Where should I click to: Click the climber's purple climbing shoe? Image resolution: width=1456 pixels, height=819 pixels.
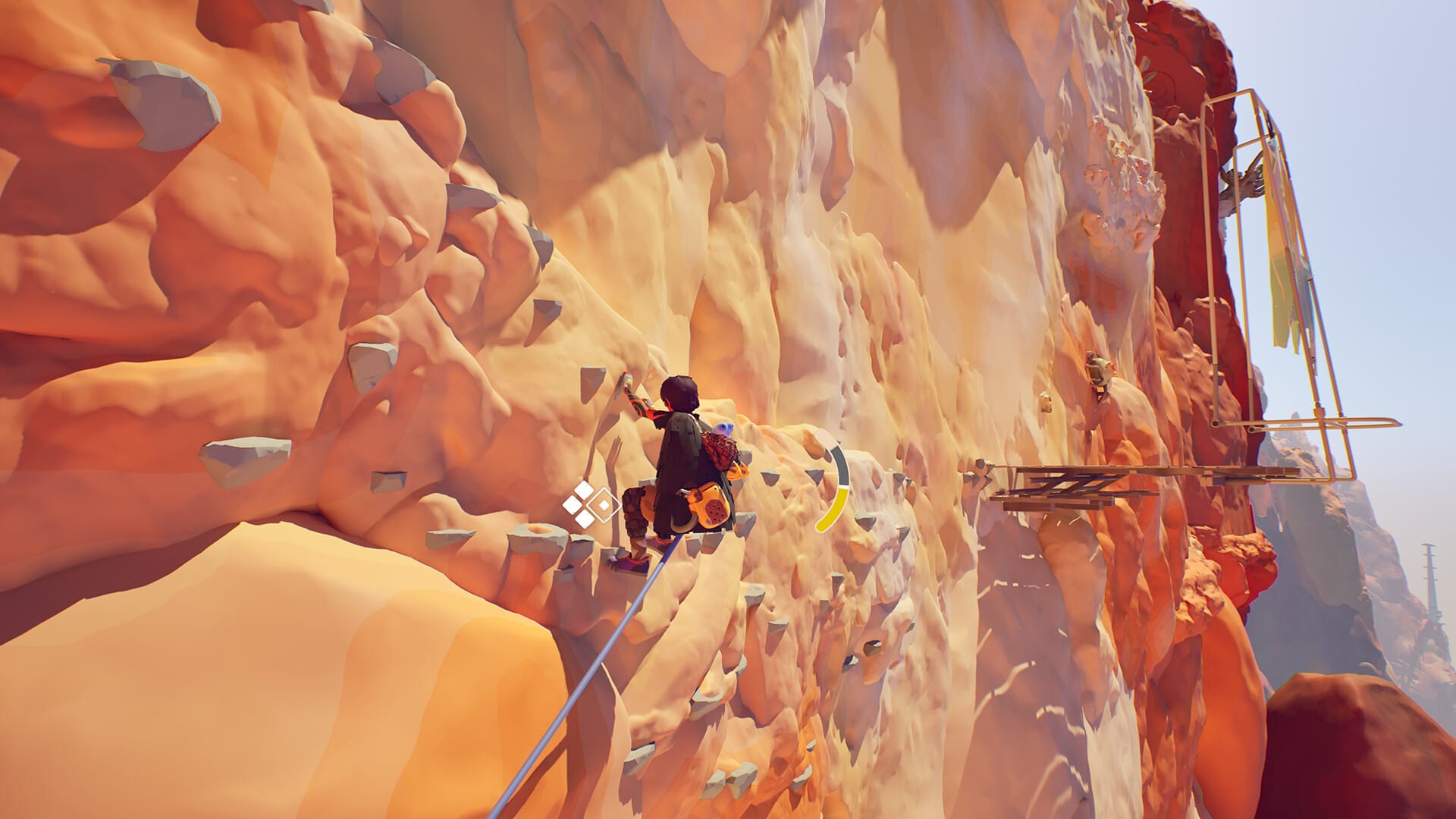[x=634, y=563]
